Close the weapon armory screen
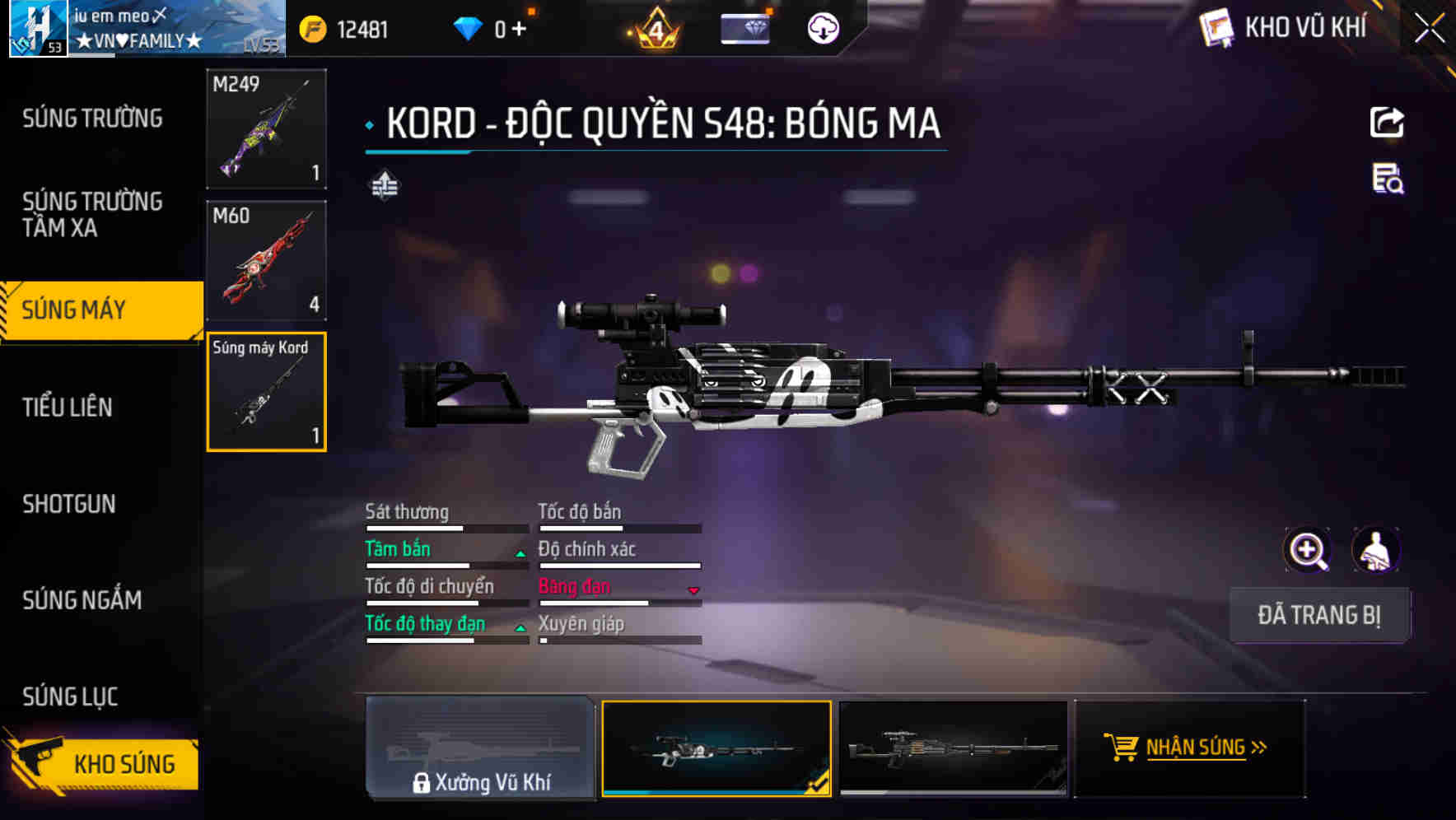This screenshot has height=820, width=1456. 1429,29
